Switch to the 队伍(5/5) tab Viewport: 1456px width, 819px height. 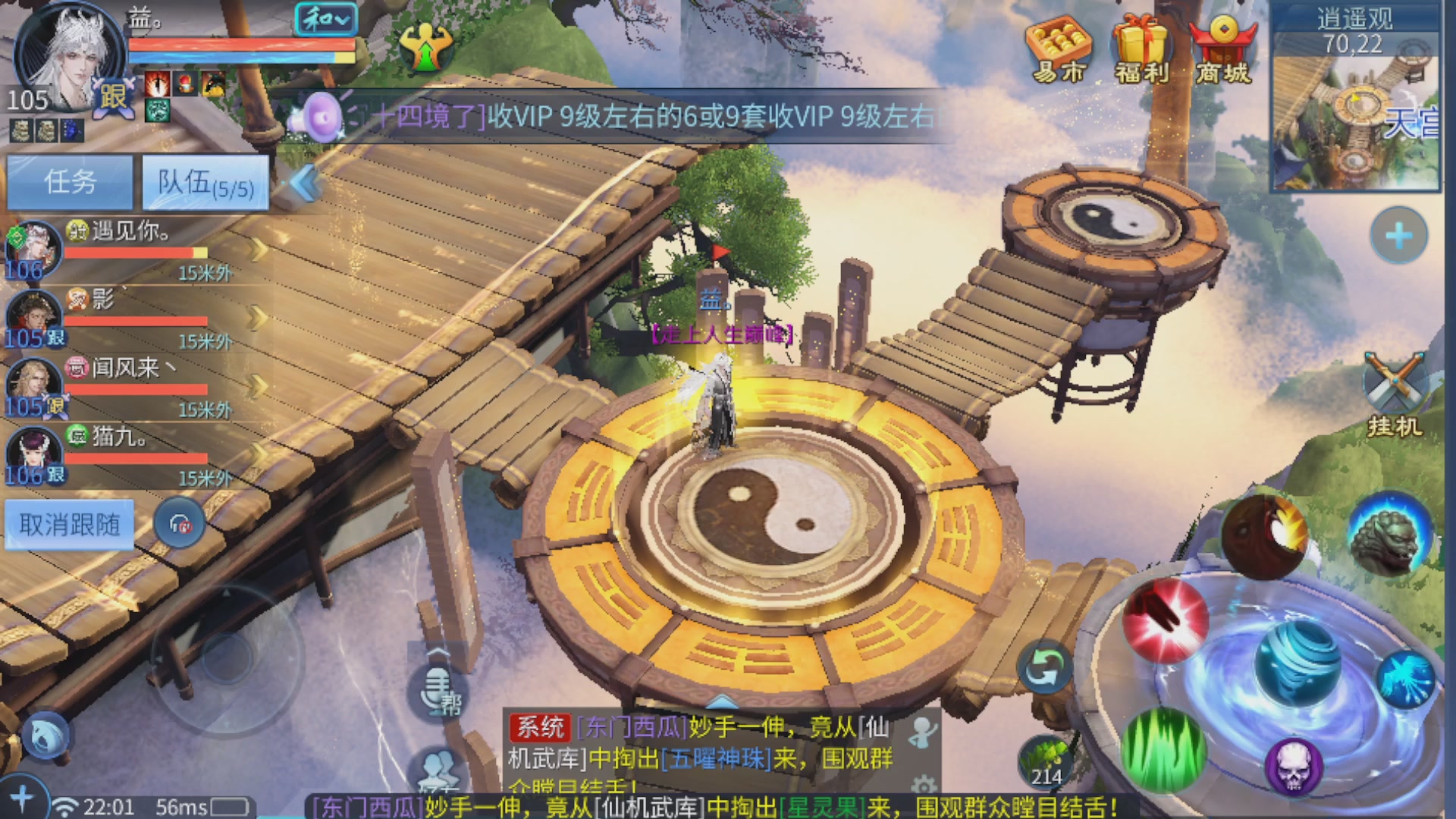tap(203, 182)
